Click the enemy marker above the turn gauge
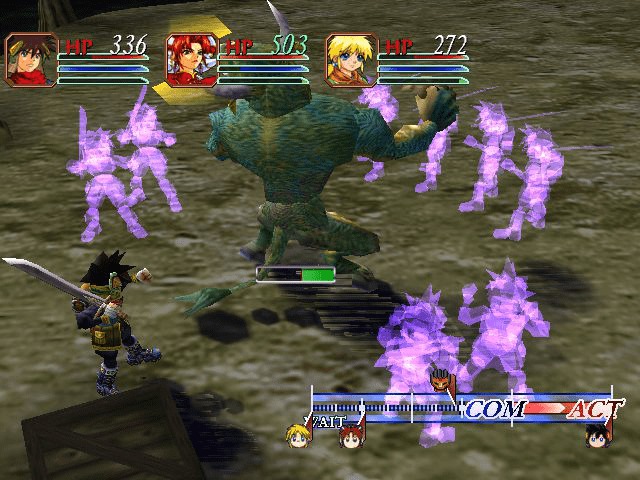Image resolution: width=640 pixels, height=480 pixels. pyautogui.click(x=440, y=382)
